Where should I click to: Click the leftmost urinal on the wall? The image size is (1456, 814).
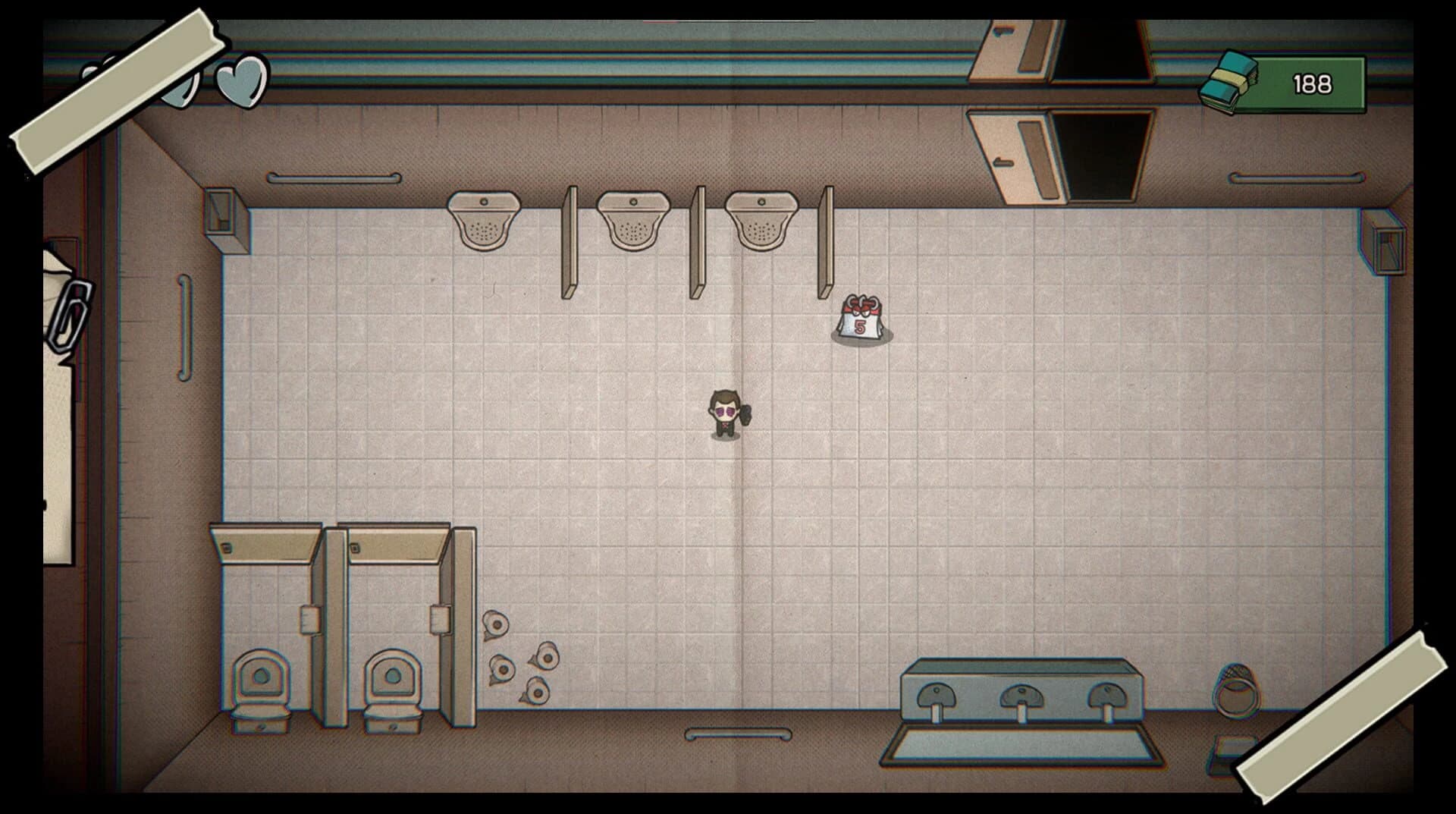tap(482, 220)
